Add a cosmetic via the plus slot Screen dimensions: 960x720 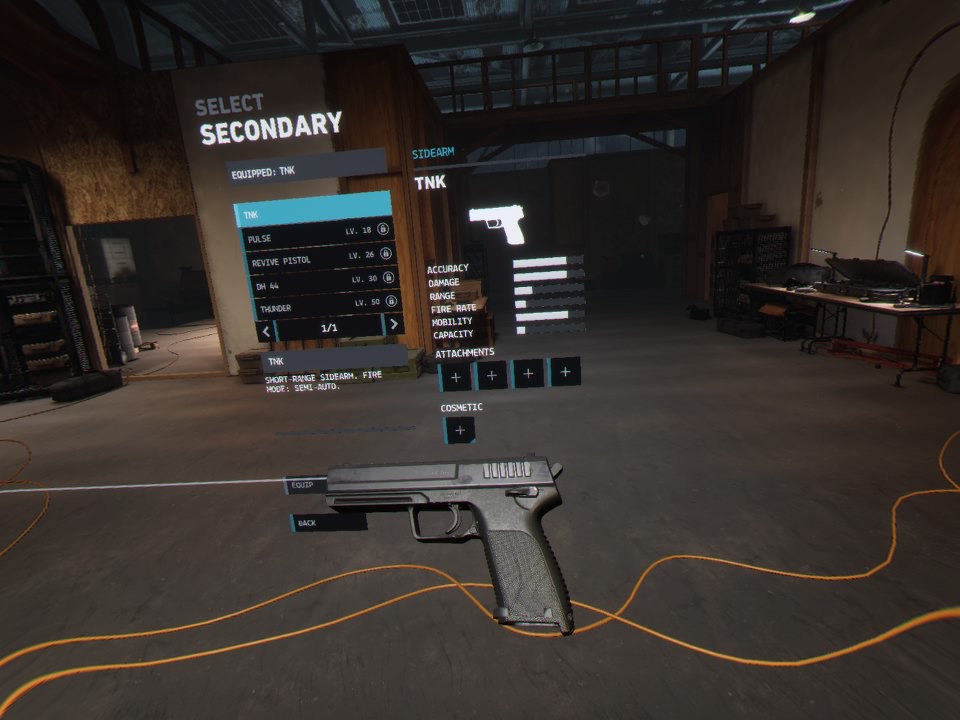[x=459, y=431]
